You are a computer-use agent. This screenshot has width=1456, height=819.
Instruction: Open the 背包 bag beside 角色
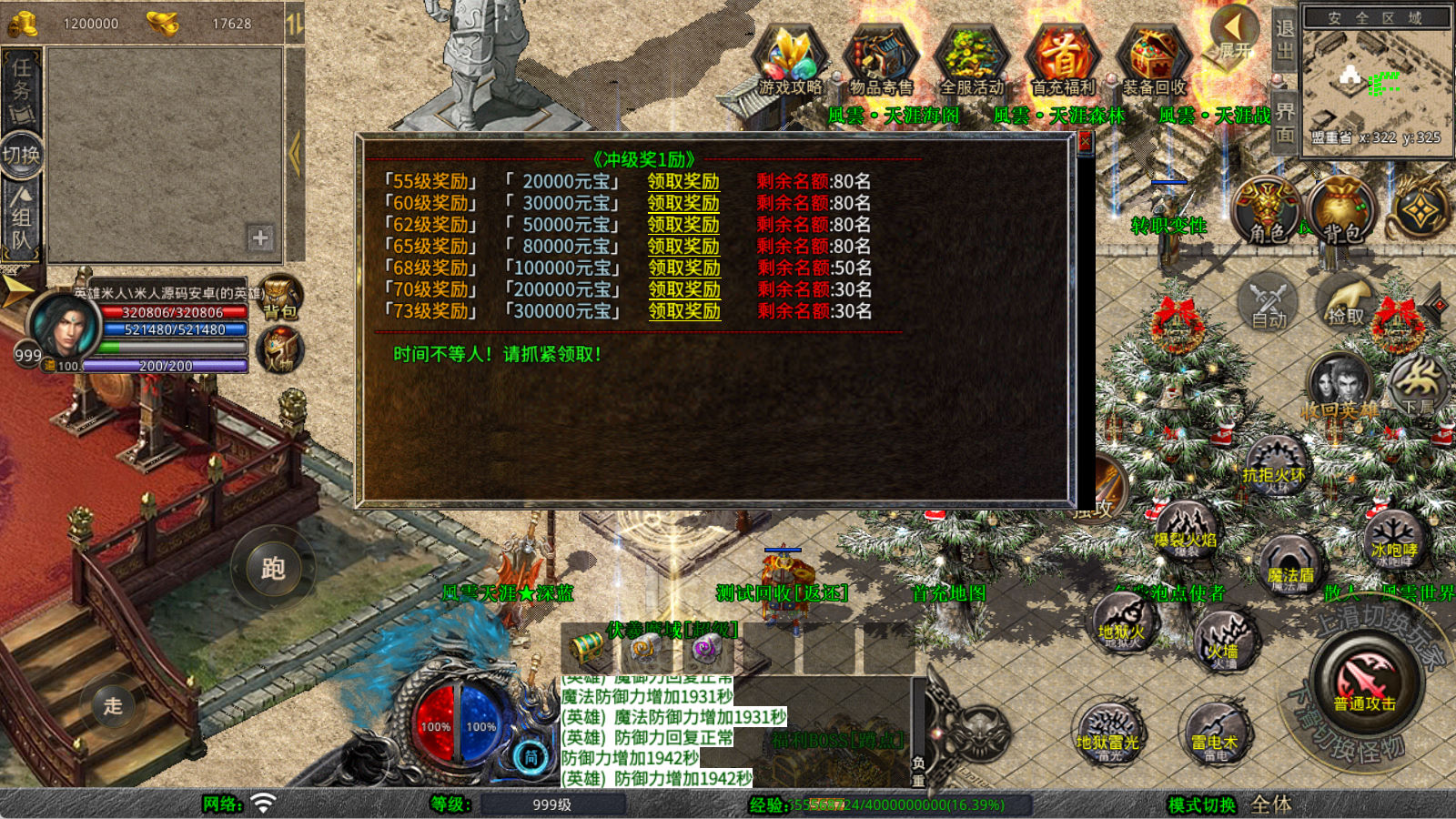tap(1341, 211)
